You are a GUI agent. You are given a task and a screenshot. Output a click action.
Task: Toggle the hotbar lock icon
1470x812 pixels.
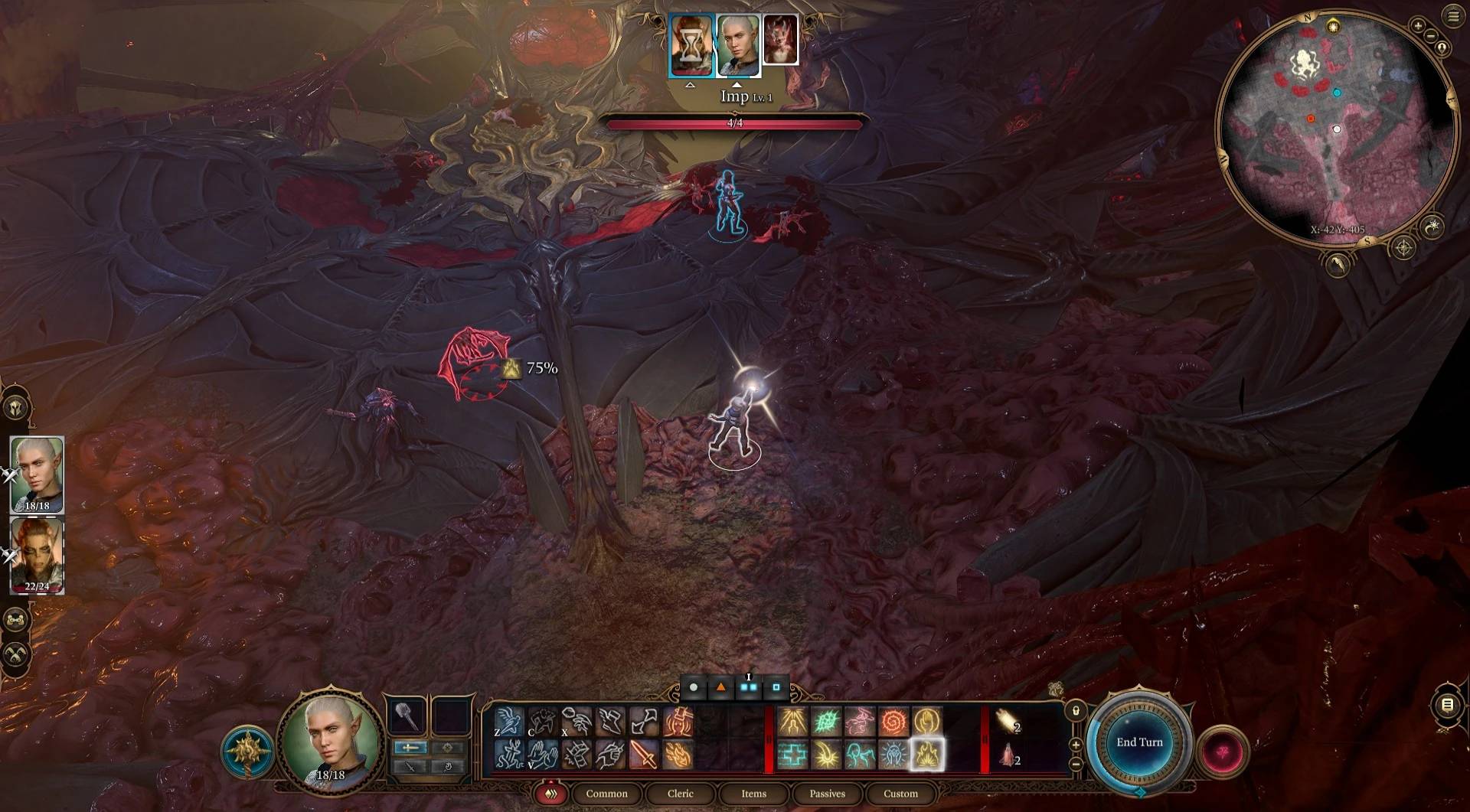tap(1076, 711)
